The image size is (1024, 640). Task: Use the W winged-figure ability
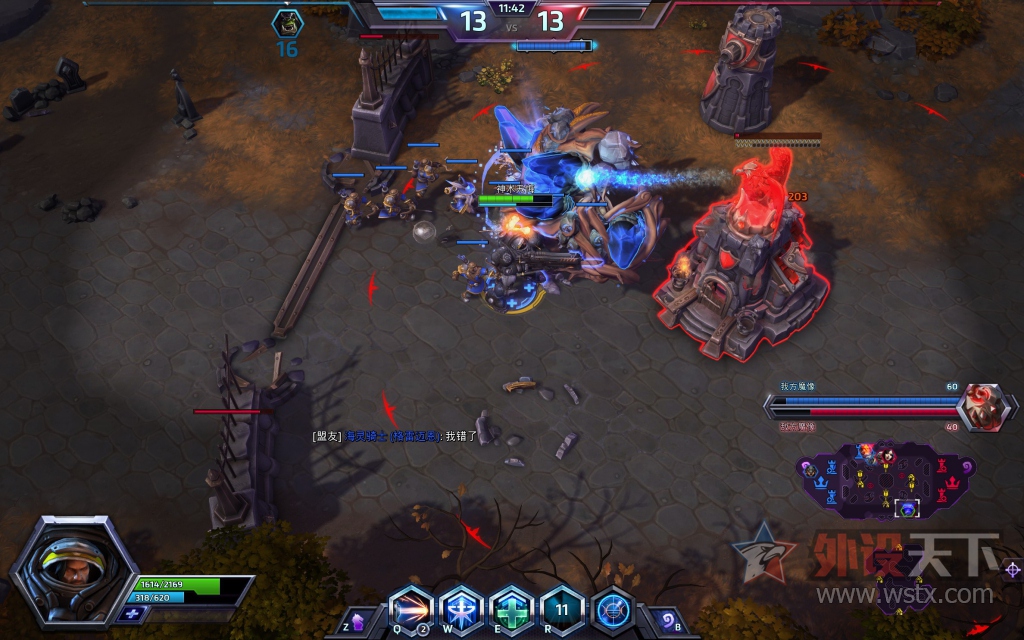[x=463, y=610]
